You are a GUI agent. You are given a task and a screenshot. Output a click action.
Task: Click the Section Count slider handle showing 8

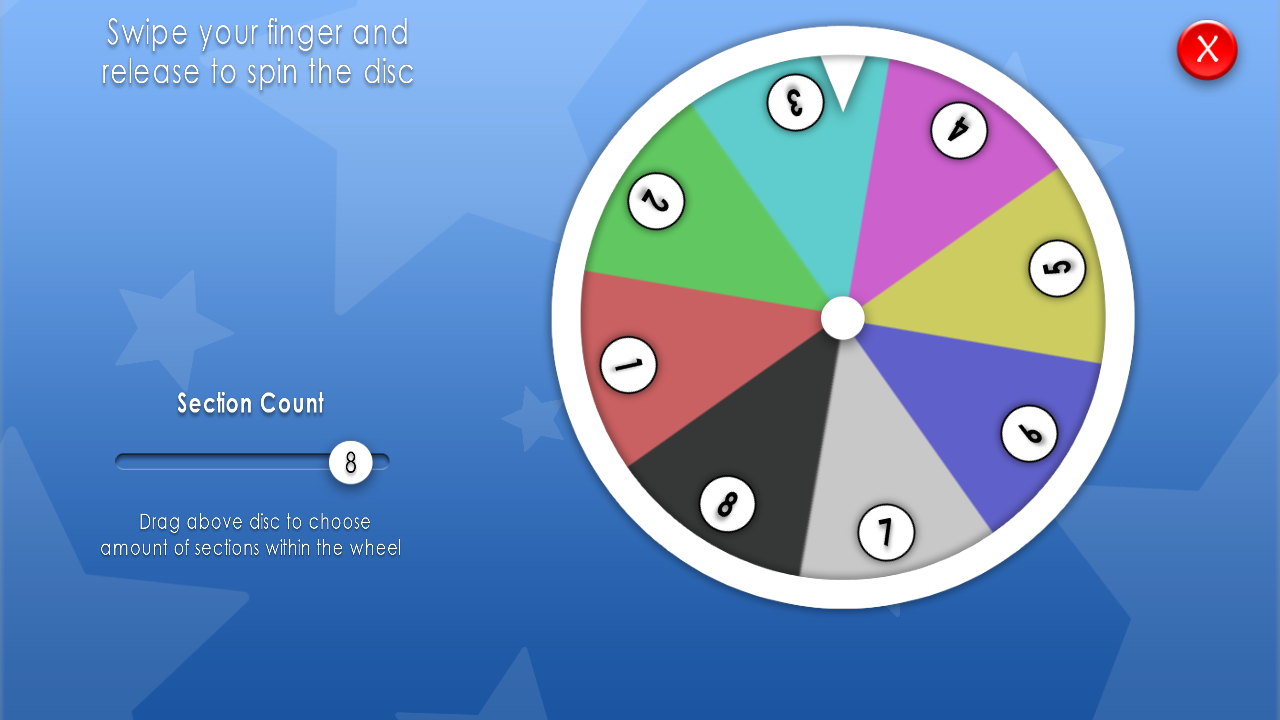(351, 462)
